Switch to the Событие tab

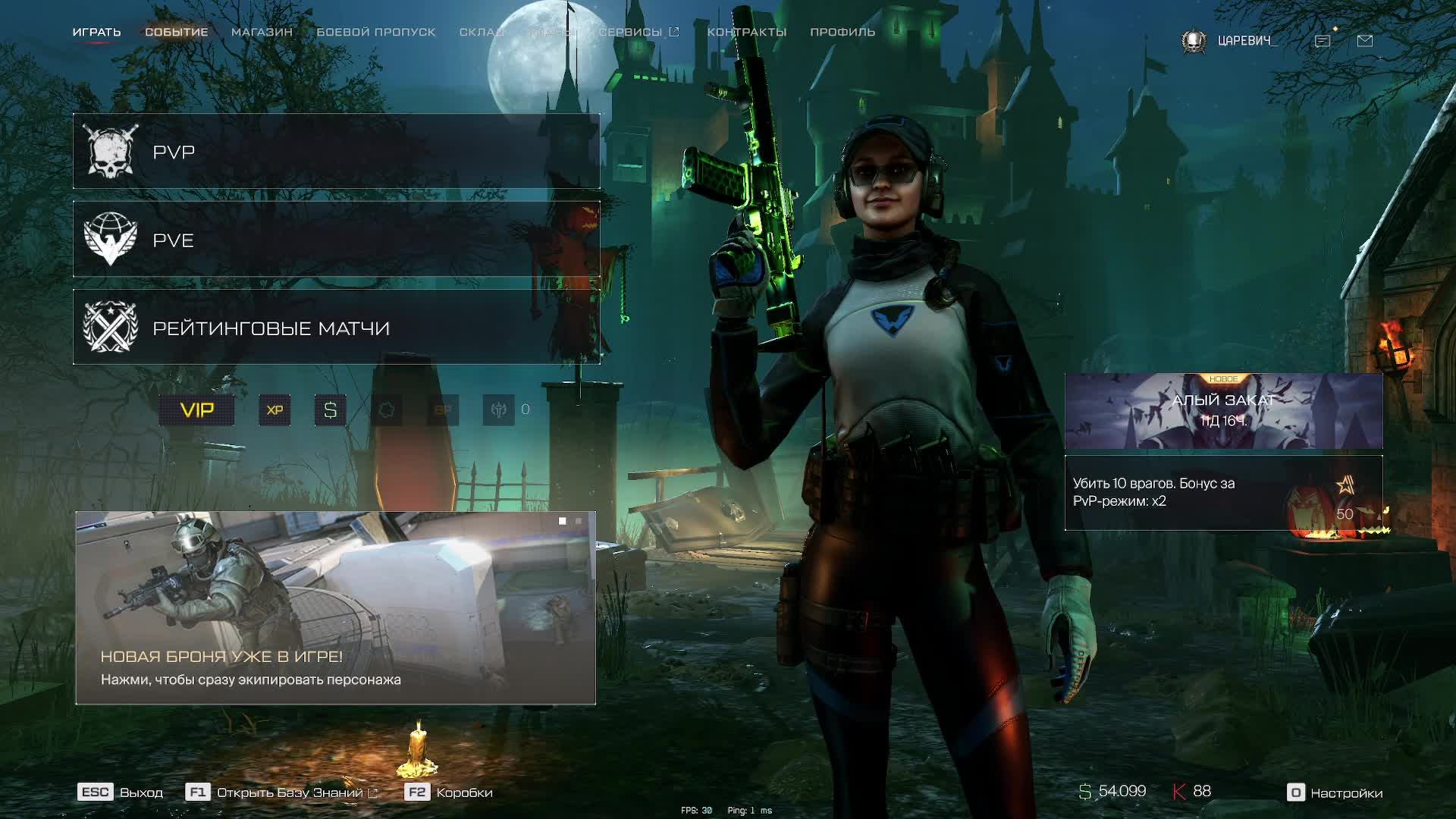[x=176, y=32]
